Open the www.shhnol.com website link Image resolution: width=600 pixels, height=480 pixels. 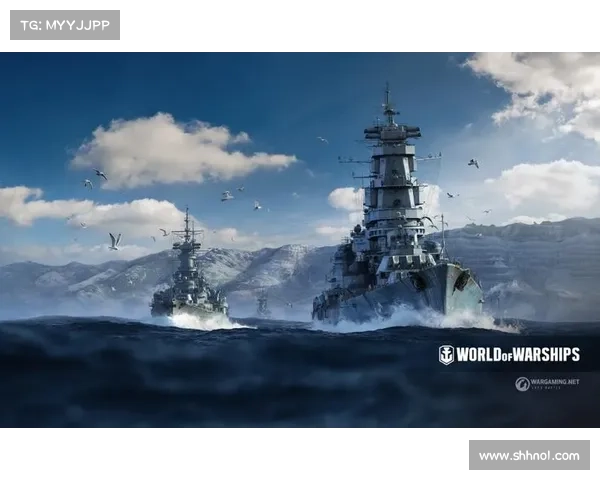coord(528,456)
